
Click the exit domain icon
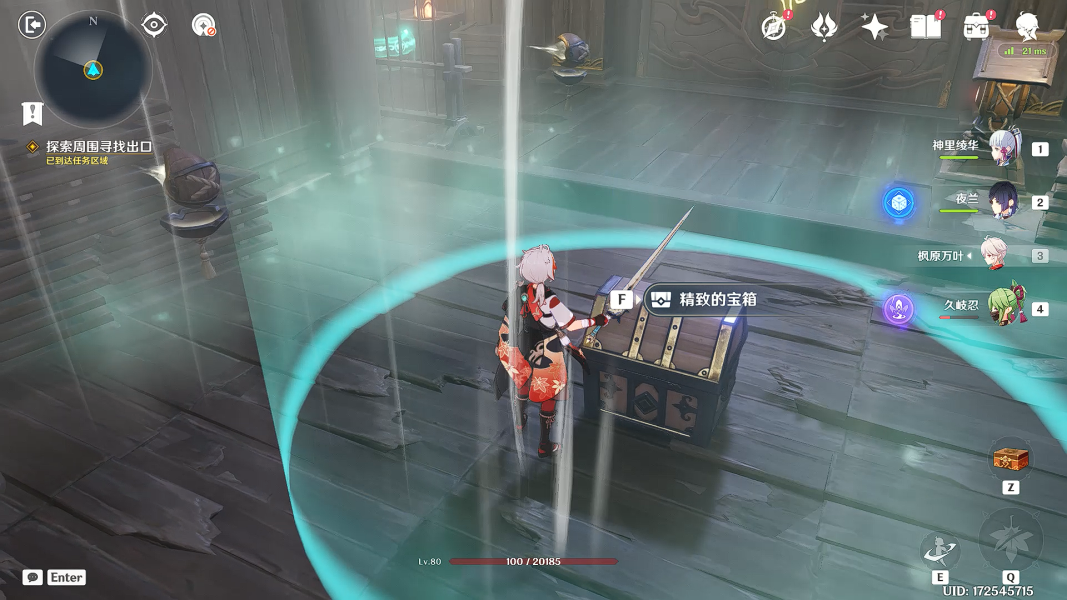[x=33, y=24]
